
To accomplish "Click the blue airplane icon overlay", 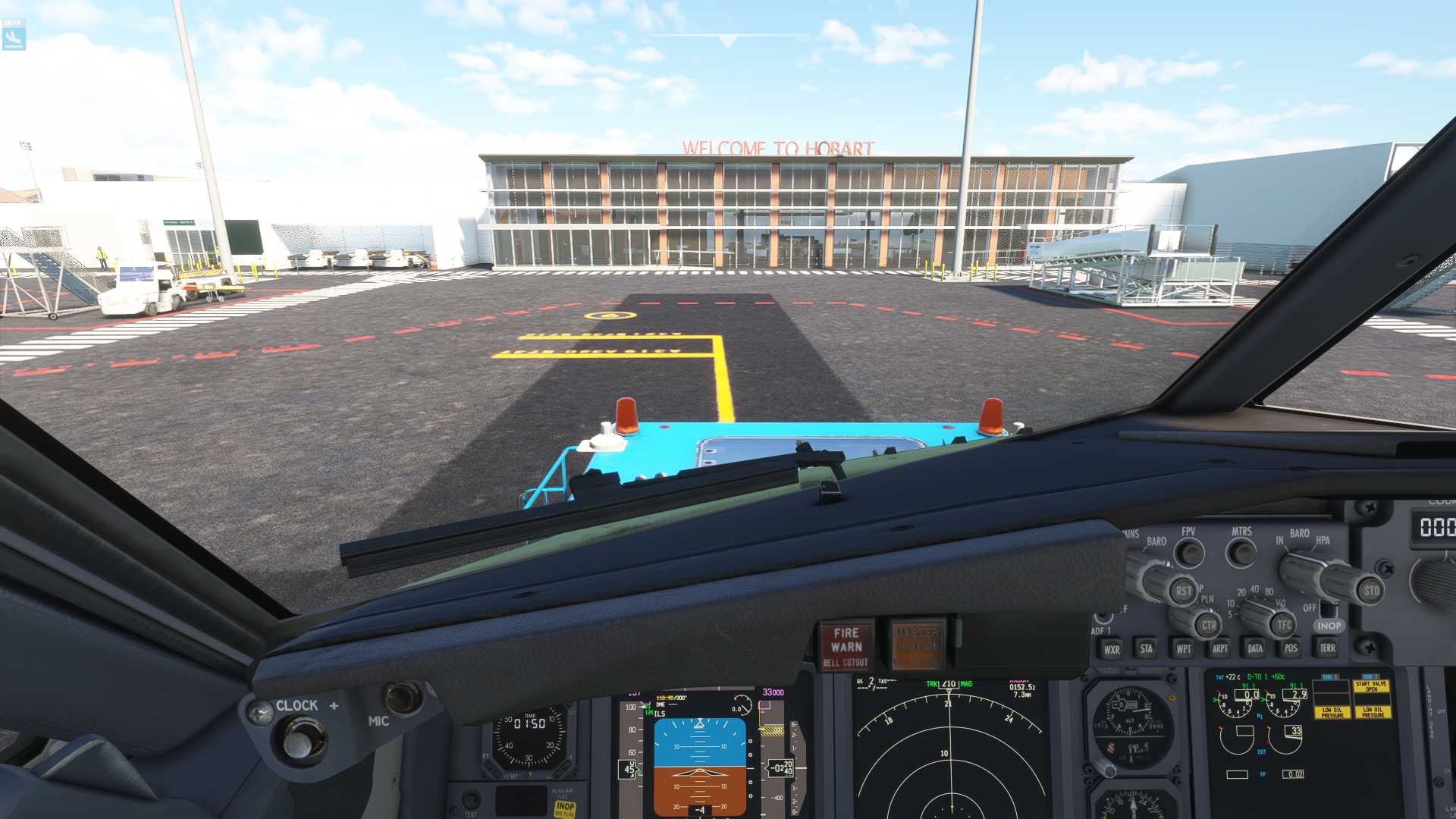I will coord(14,35).
